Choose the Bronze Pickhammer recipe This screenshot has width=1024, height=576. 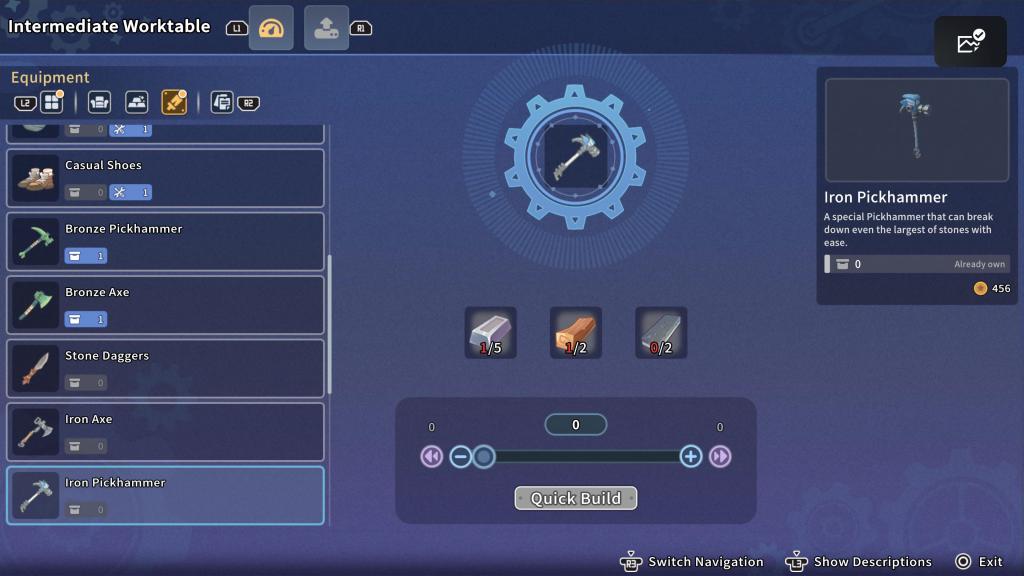pos(165,241)
